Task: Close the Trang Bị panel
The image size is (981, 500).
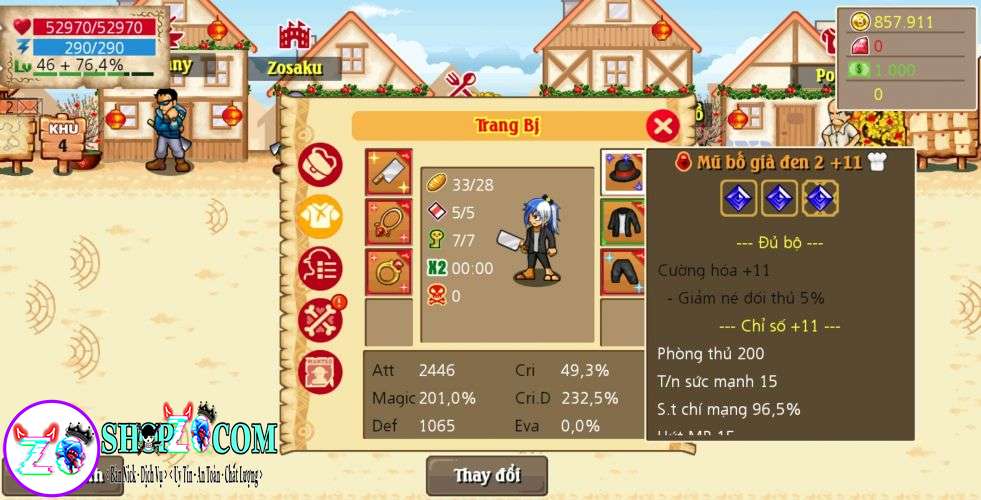Action: (x=662, y=126)
